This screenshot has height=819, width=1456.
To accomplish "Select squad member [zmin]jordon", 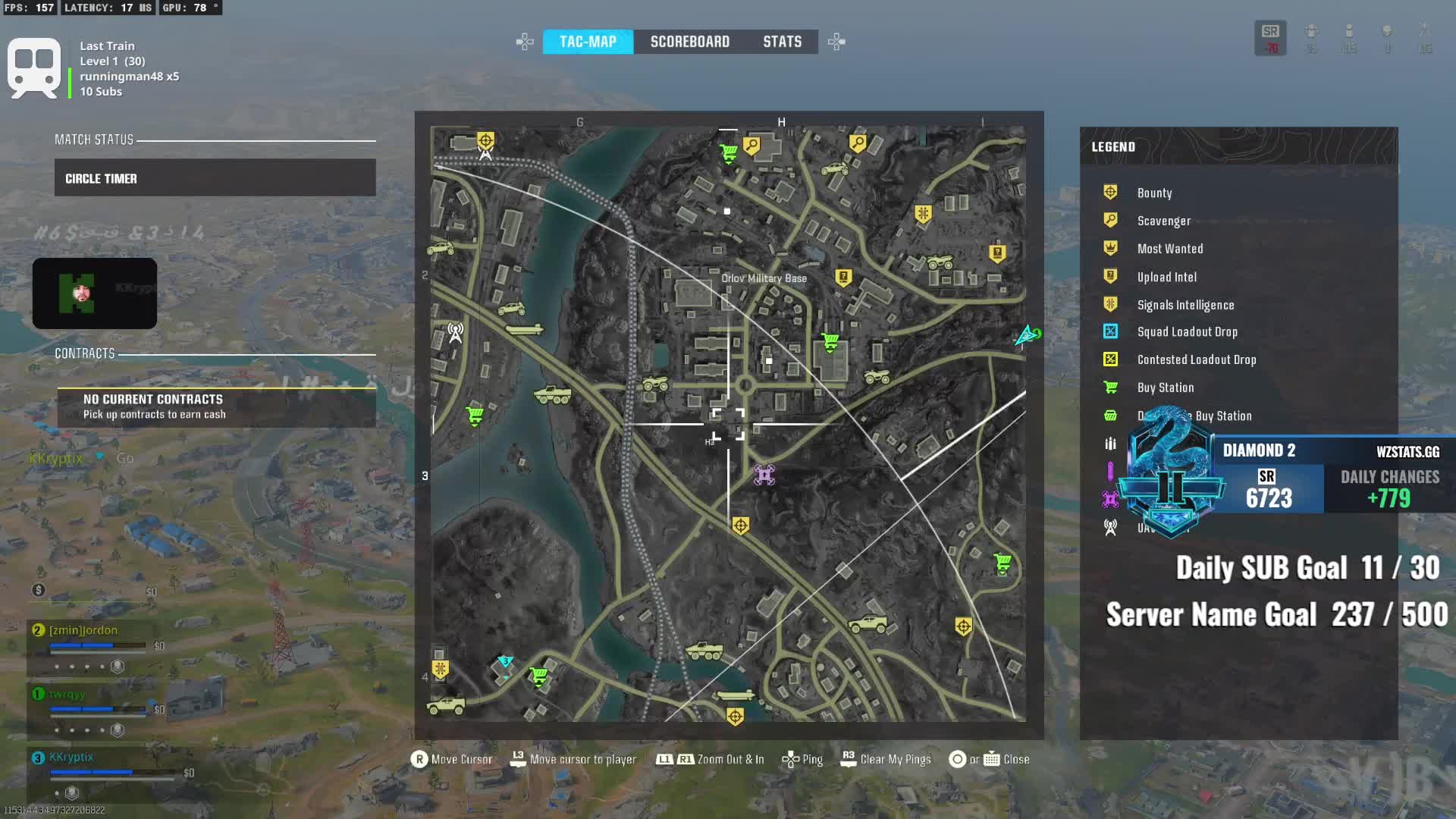I will [x=83, y=630].
